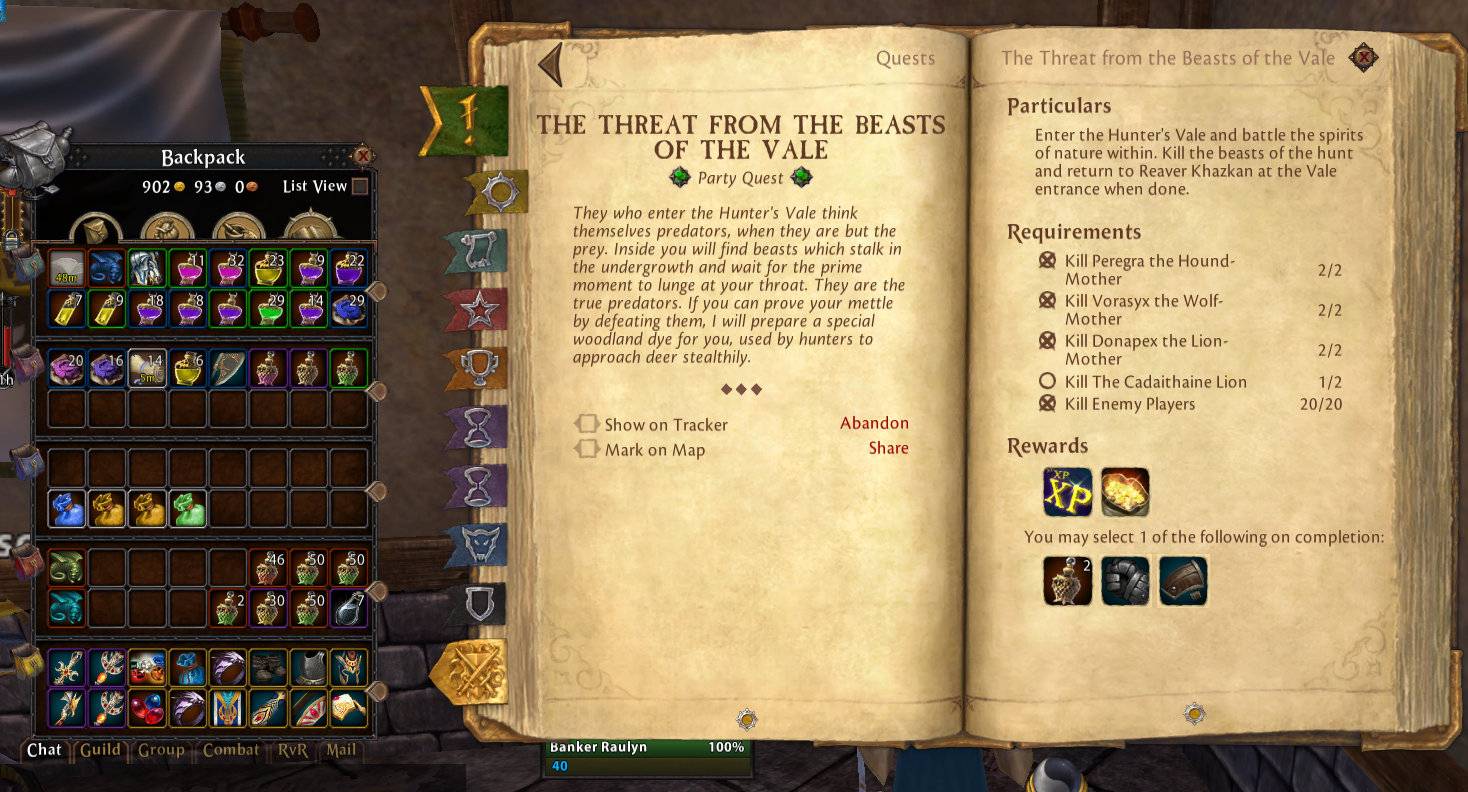Tick the Mark on Map option
1468x792 pixels.
coord(586,449)
